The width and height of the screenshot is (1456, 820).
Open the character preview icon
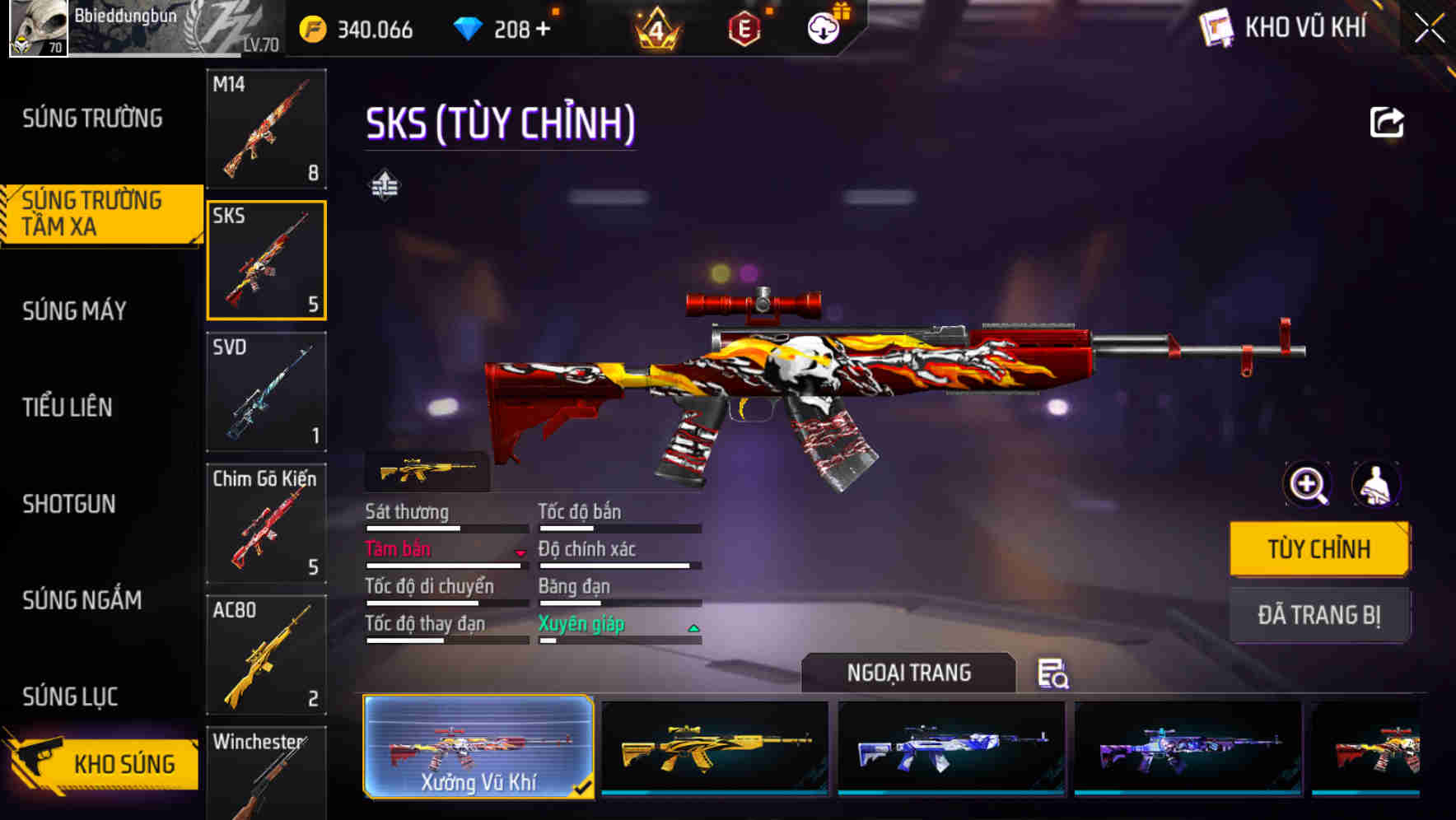(1376, 484)
